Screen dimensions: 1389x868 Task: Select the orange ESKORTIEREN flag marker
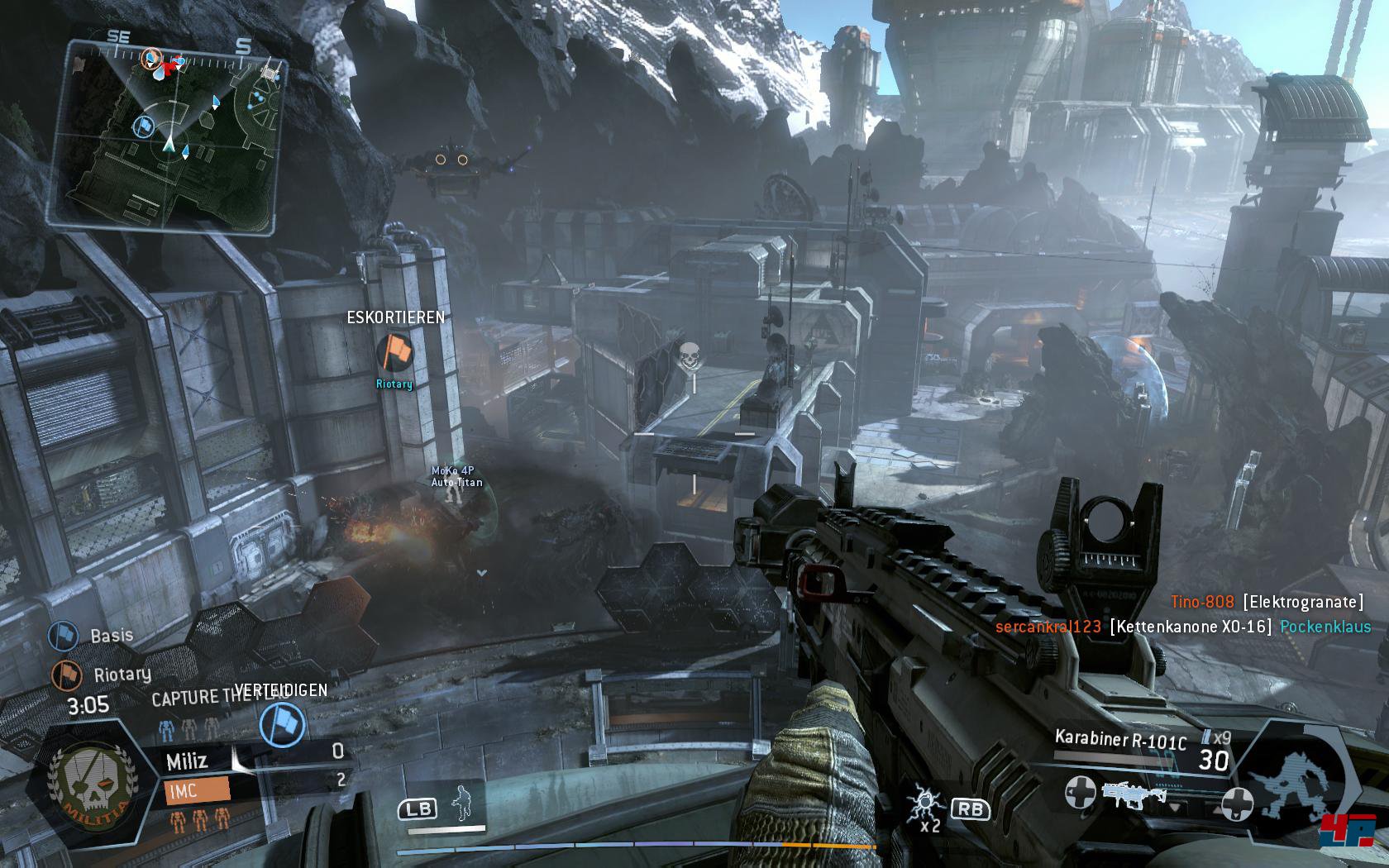[394, 353]
